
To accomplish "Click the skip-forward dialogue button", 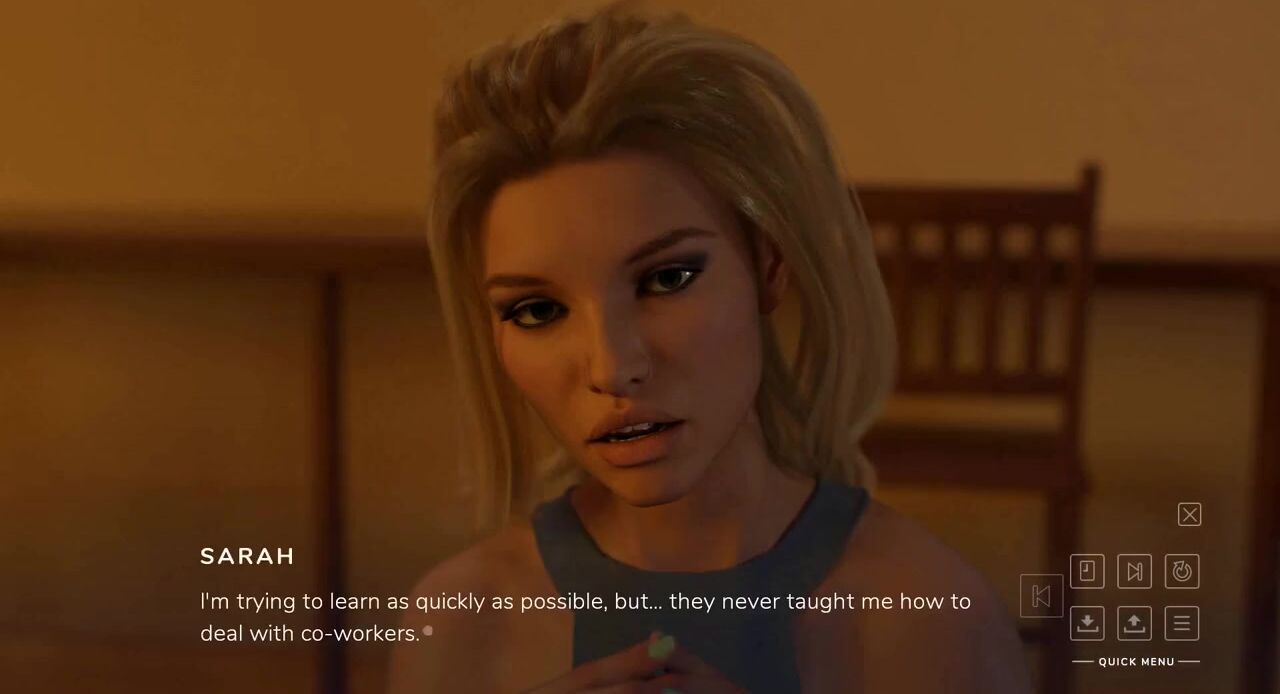I will tap(1134, 571).
